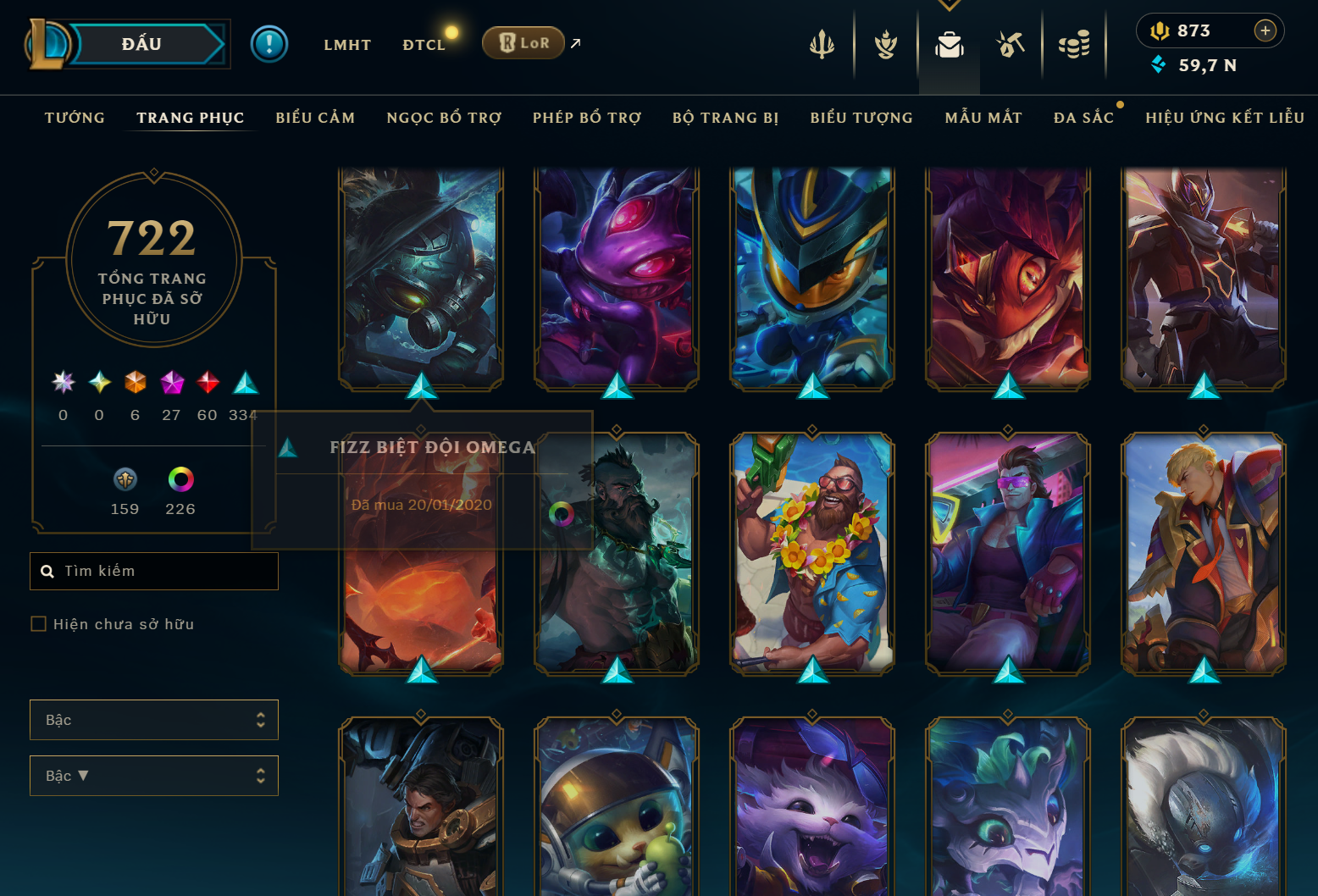1318x896 pixels.
Task: Open the LoR external link arrow
Action: 575,43
